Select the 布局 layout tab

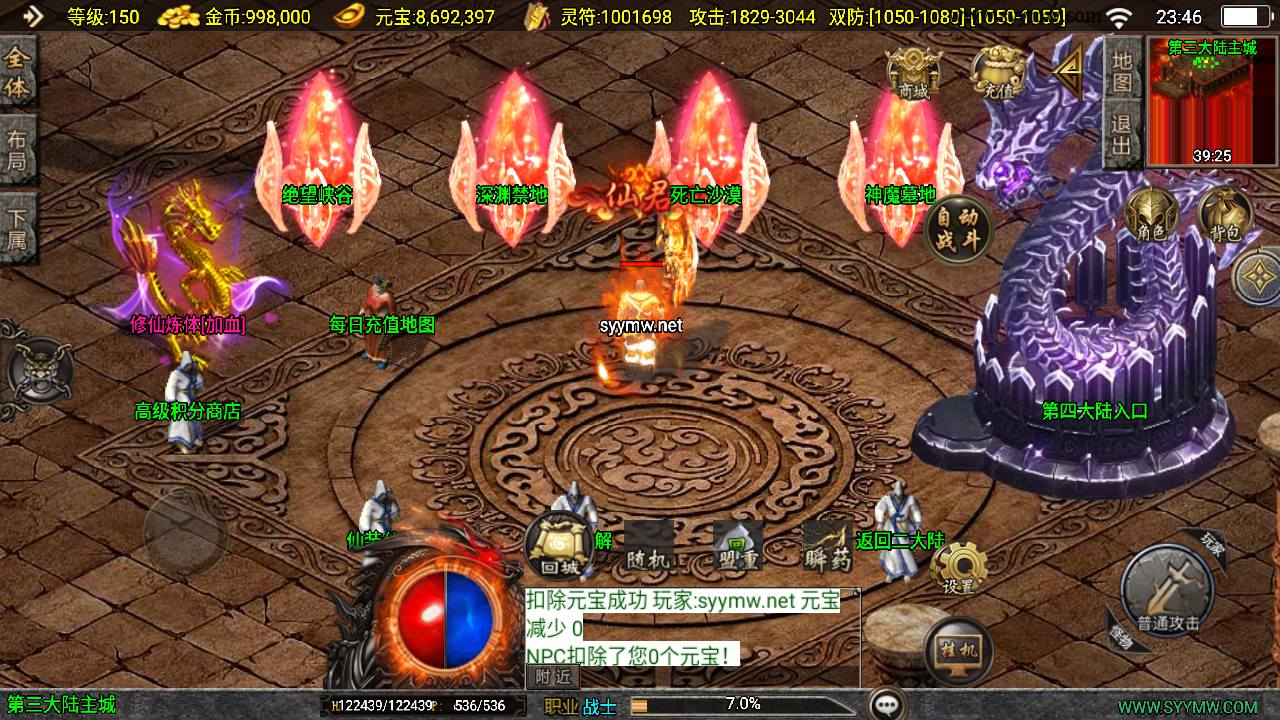click(x=18, y=150)
